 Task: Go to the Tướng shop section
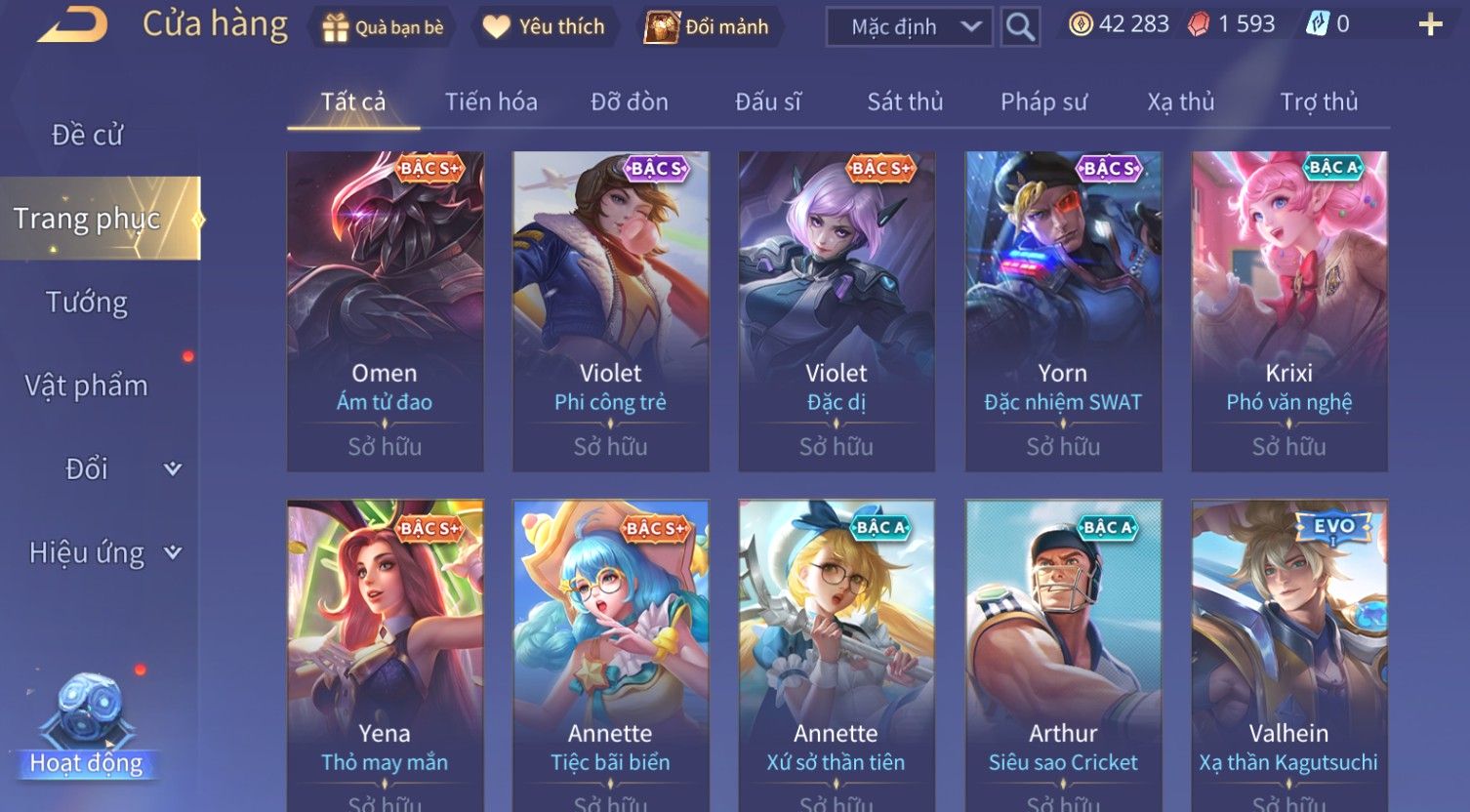[87, 303]
